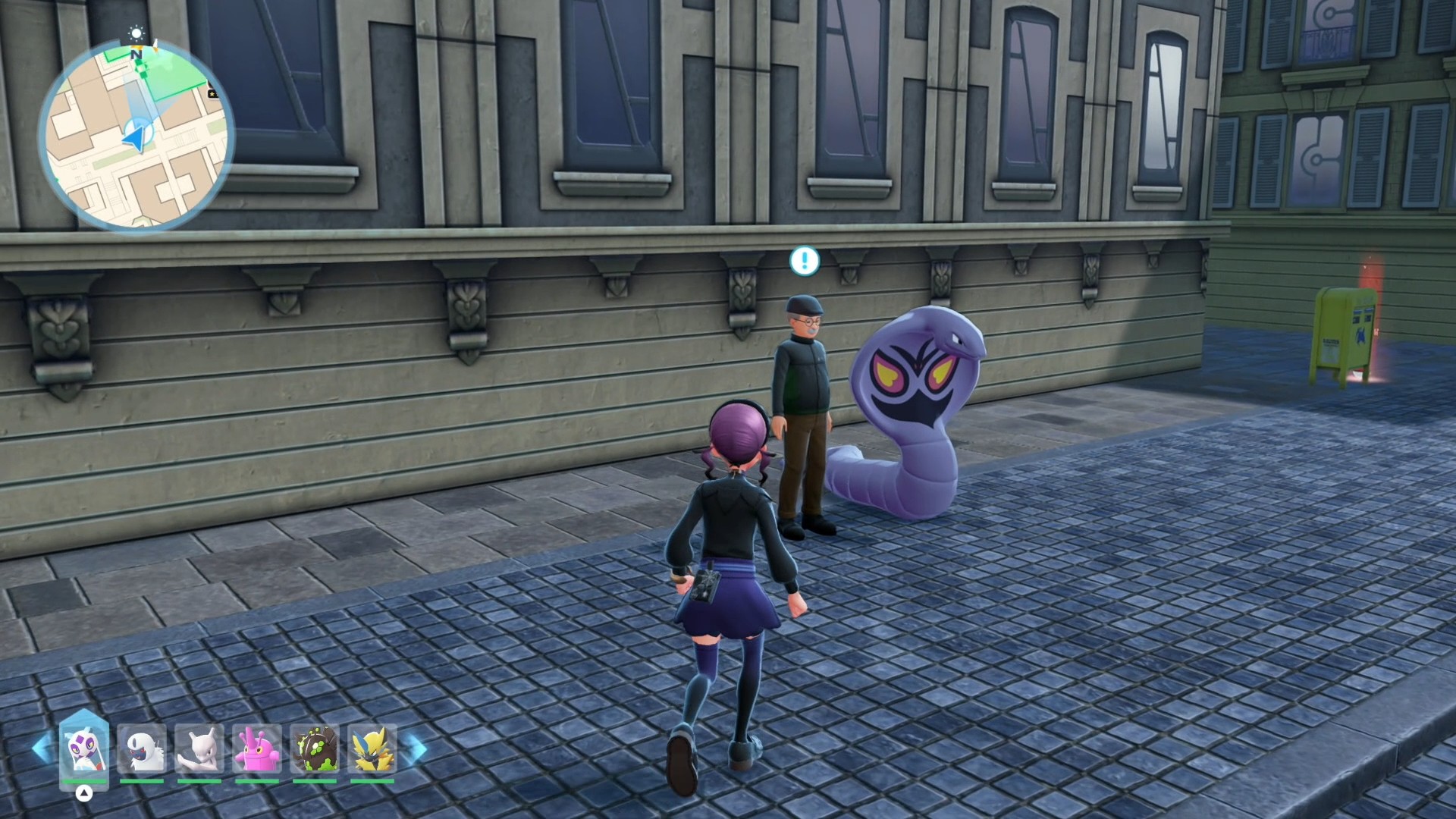Select the pink Heracross party slot
This screenshot has width=1456, height=819.
[x=257, y=748]
